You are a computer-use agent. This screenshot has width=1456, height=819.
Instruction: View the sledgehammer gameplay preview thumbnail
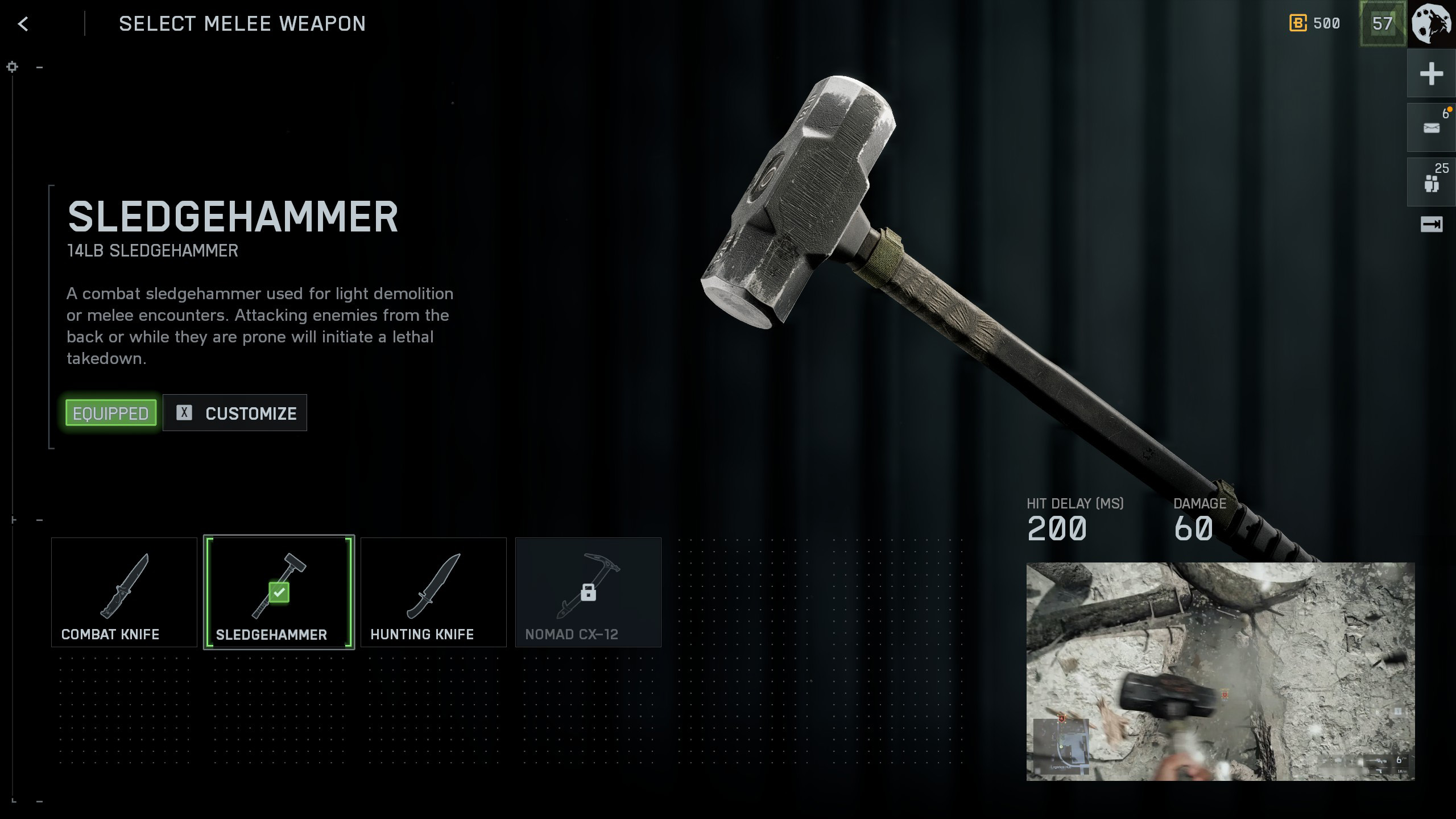pos(1220,671)
